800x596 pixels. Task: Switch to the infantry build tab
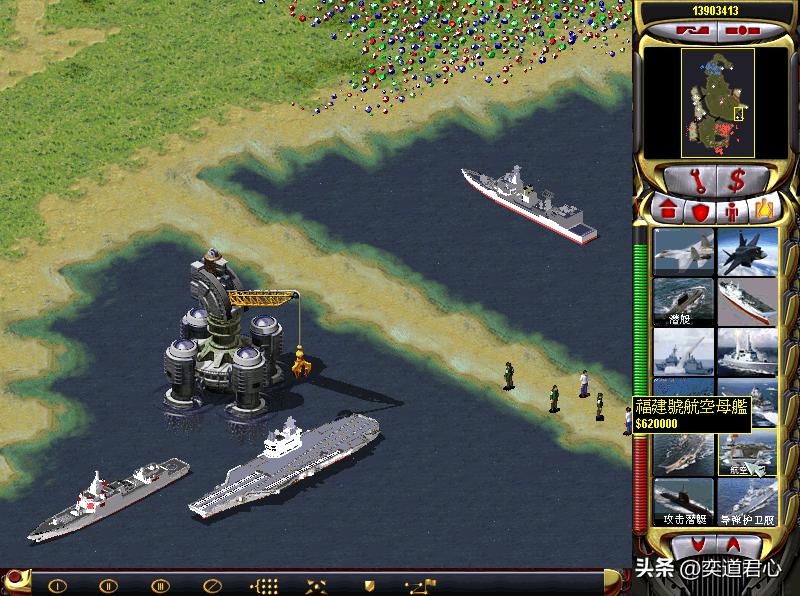click(x=732, y=211)
